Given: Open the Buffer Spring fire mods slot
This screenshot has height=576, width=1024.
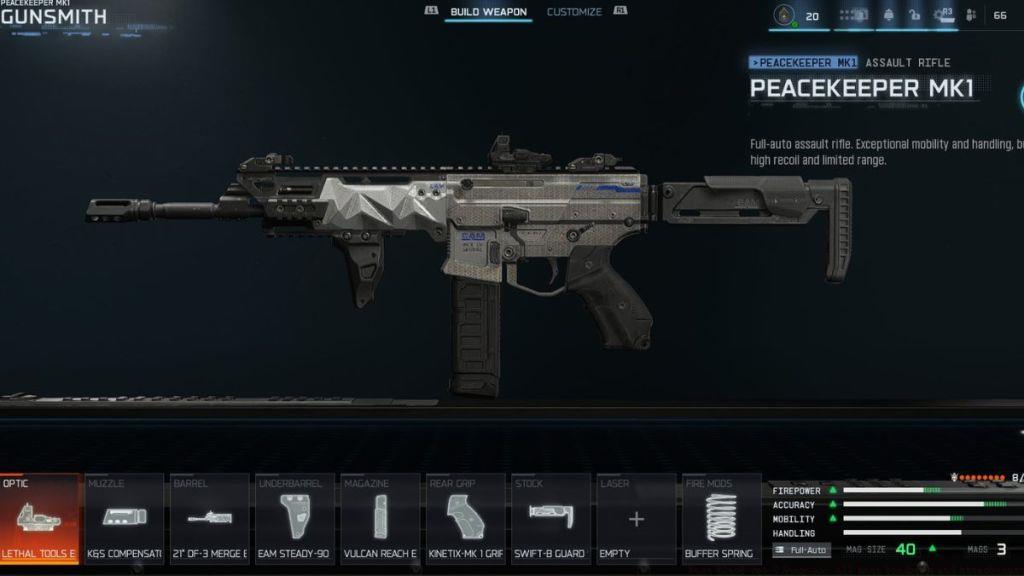Looking at the screenshot, I should (x=721, y=518).
